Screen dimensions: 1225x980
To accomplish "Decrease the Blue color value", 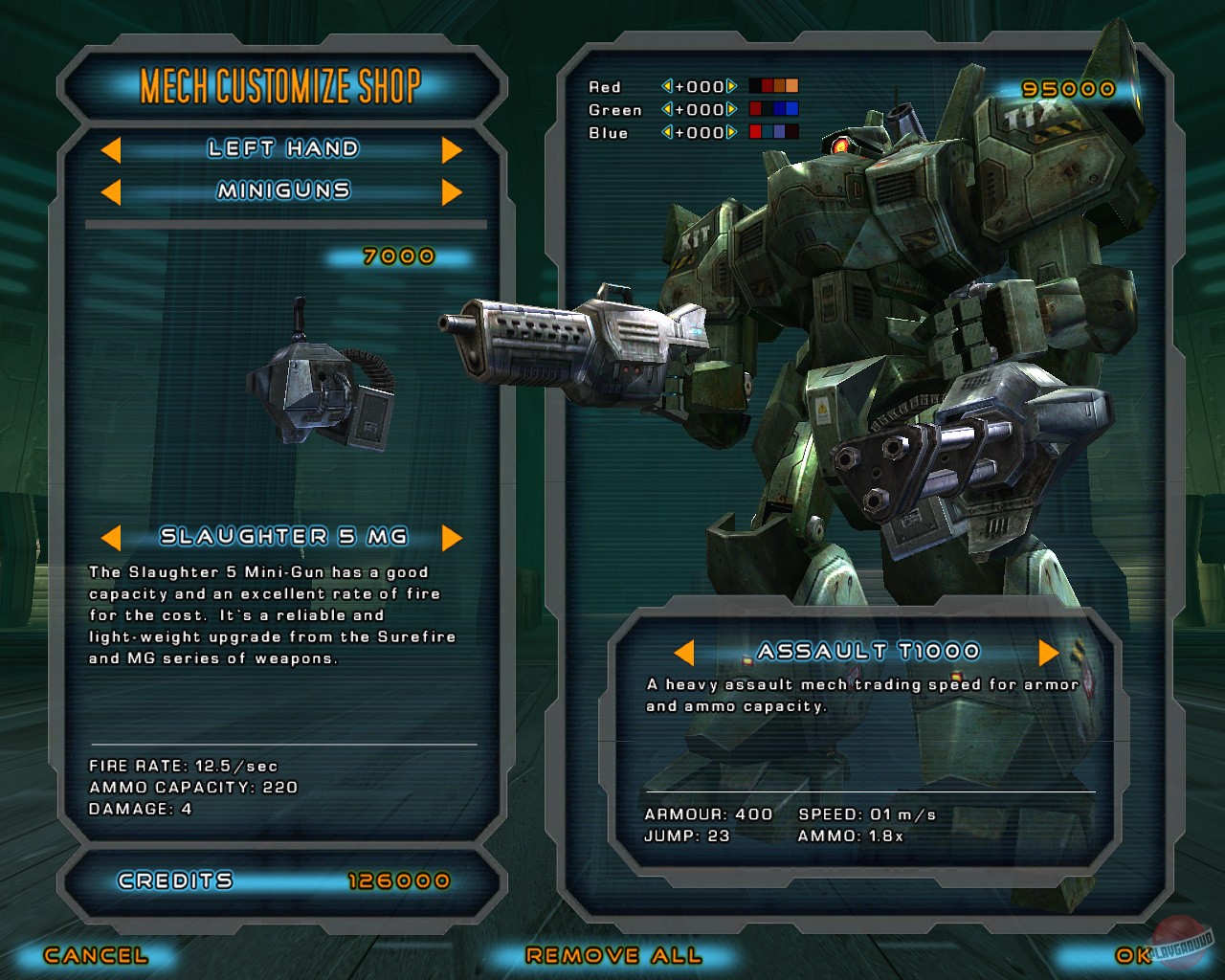I will 667,133.
